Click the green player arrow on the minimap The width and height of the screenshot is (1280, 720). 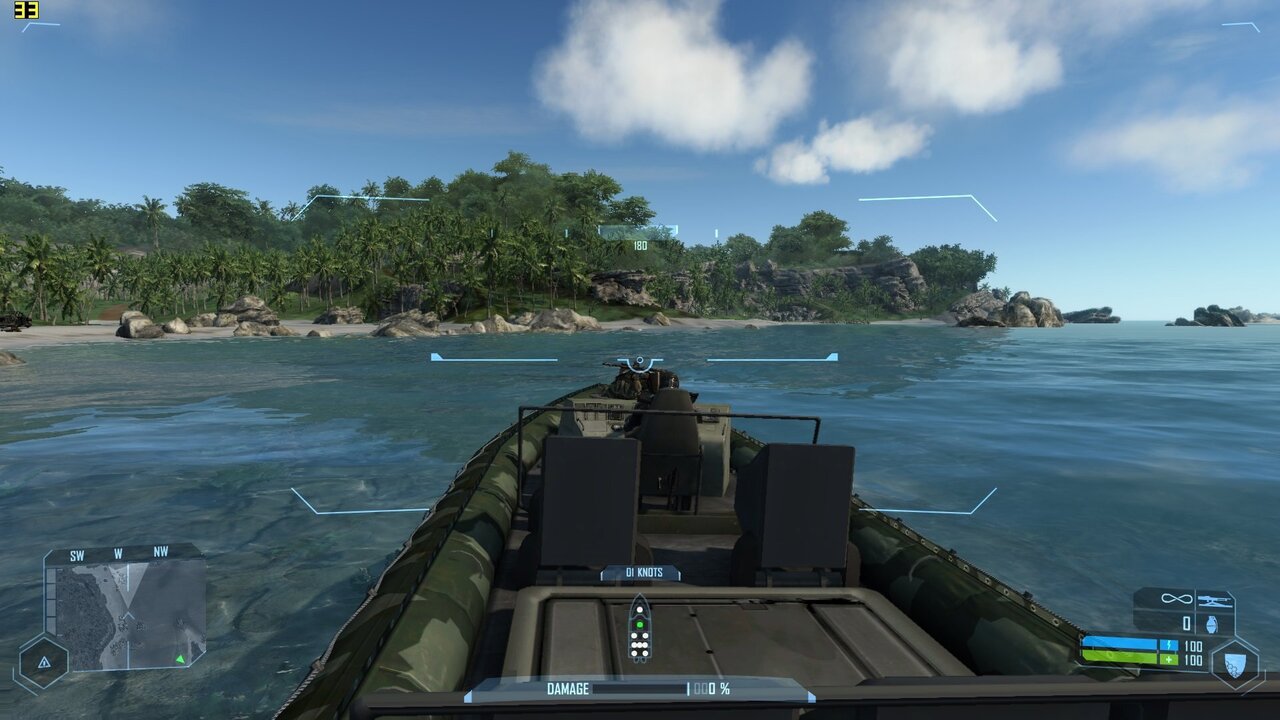click(x=180, y=660)
